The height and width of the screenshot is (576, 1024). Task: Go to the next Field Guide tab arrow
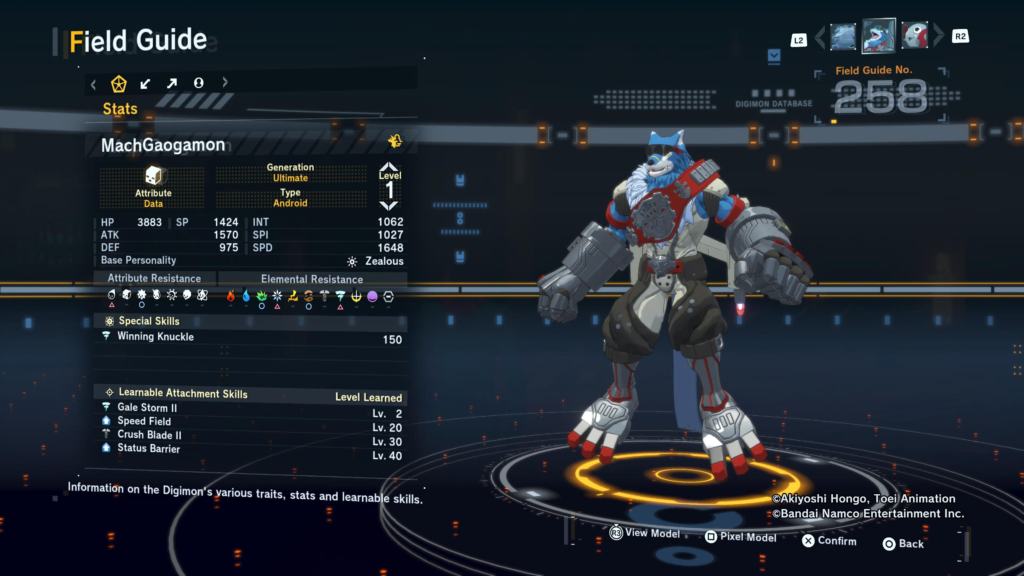pos(225,83)
